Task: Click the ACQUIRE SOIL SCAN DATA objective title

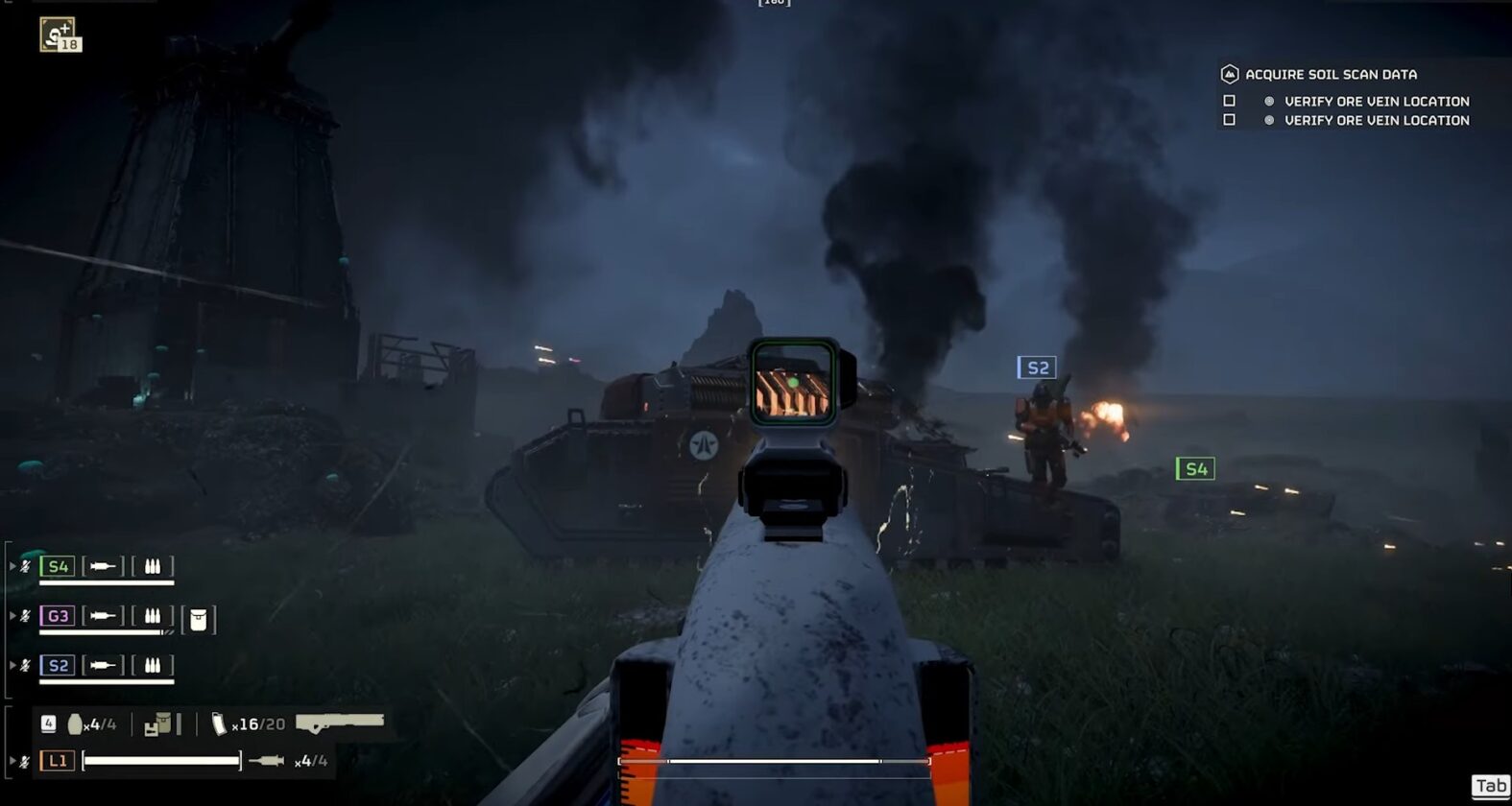Action: [x=1331, y=74]
